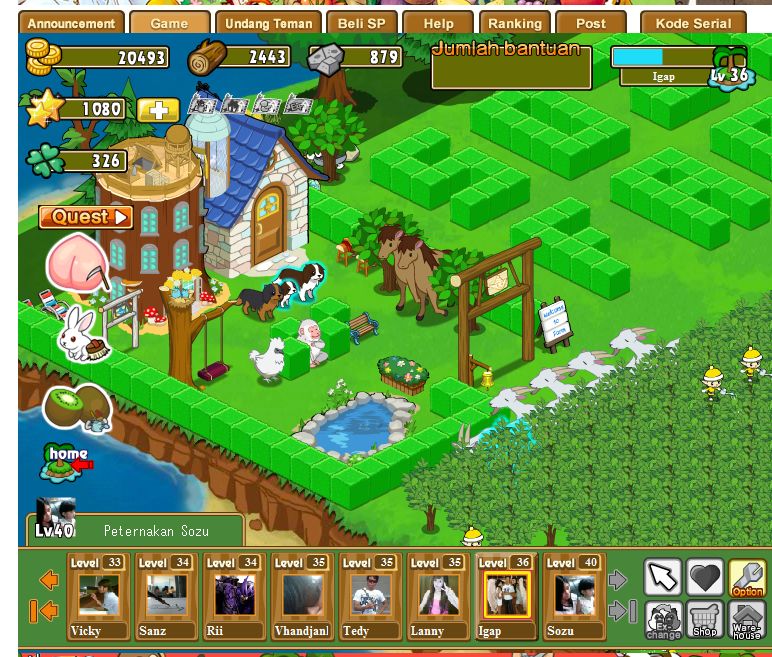Select friend Rii's level 34 portrait
Screen dimensions: 772x657
(234, 597)
